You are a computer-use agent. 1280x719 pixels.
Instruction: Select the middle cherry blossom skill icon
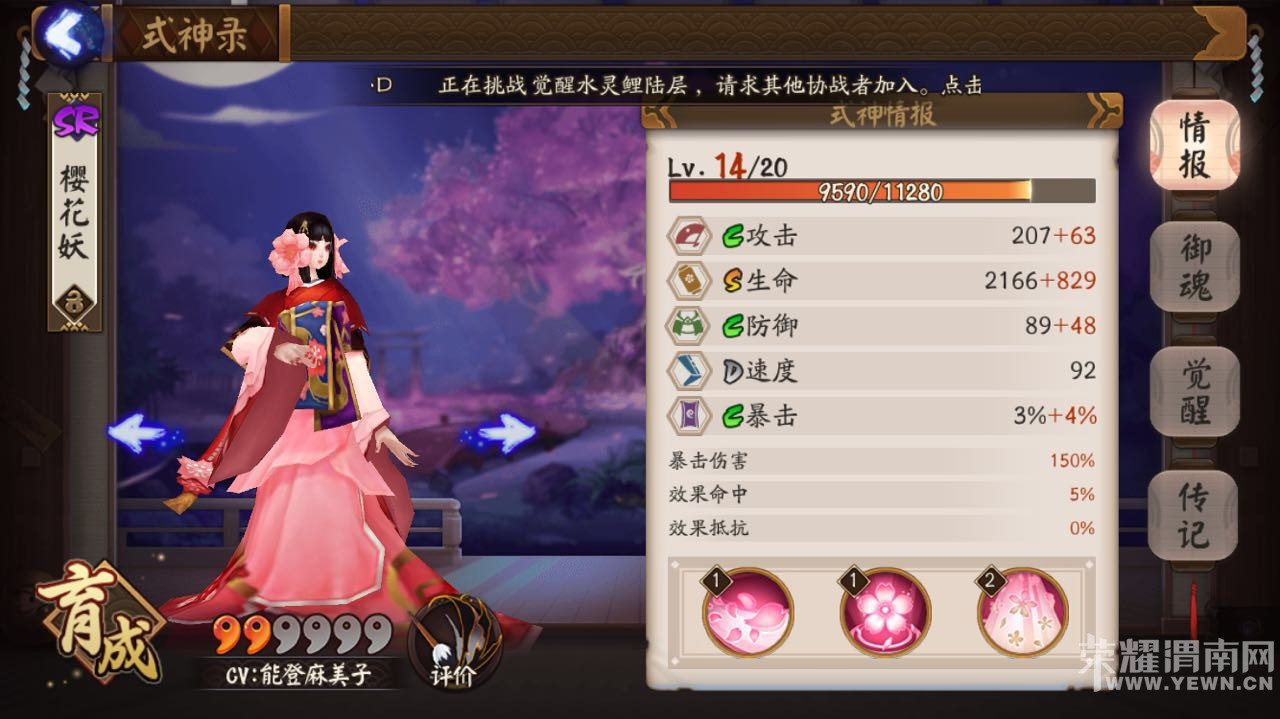coord(884,612)
